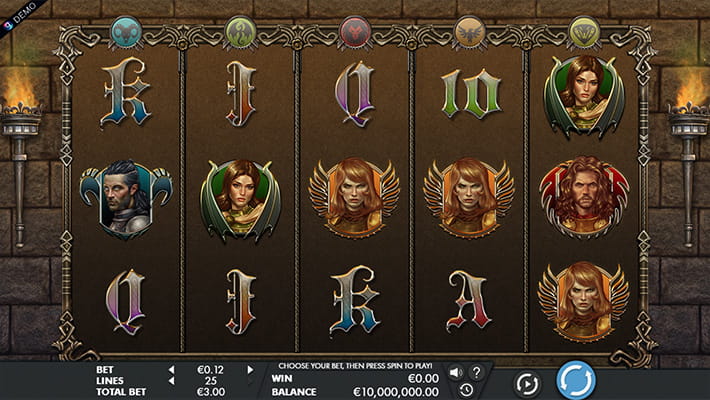The height and width of the screenshot is (400, 710).
Task: Raise the number of lines
Action: (x=250, y=380)
